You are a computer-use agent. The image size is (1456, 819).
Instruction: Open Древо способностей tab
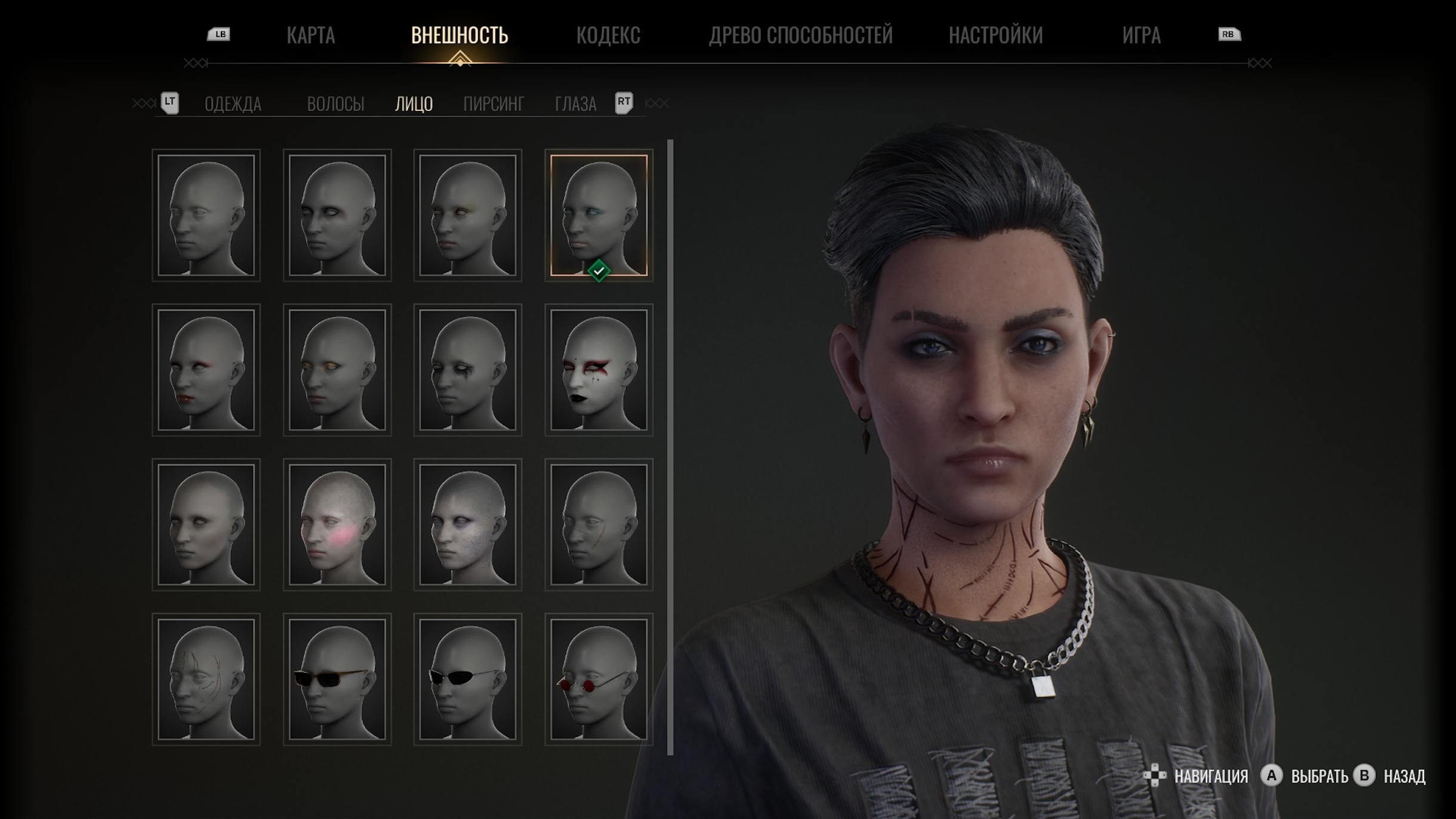pyautogui.click(x=800, y=35)
